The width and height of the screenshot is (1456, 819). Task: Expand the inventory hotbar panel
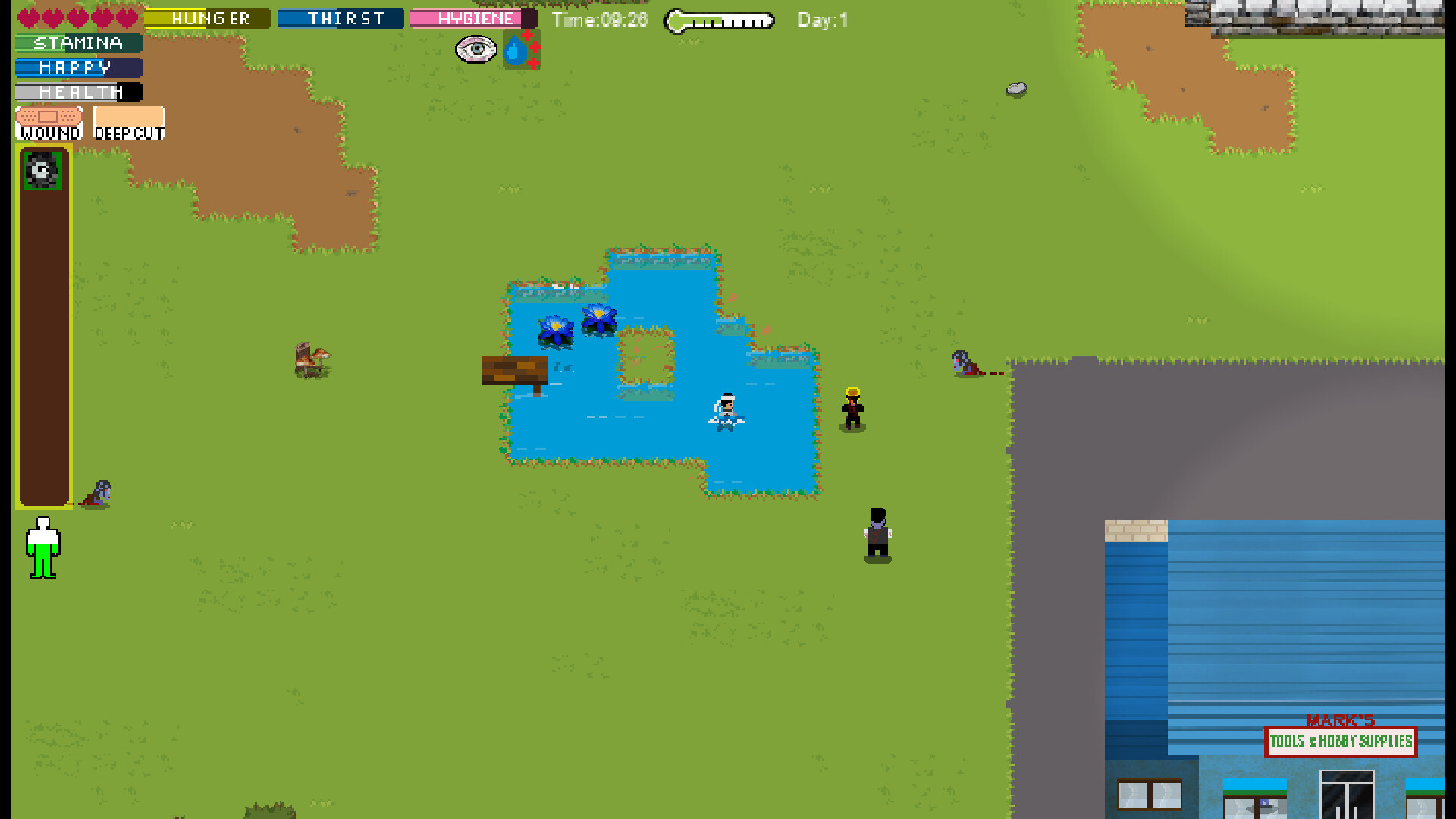click(x=43, y=326)
